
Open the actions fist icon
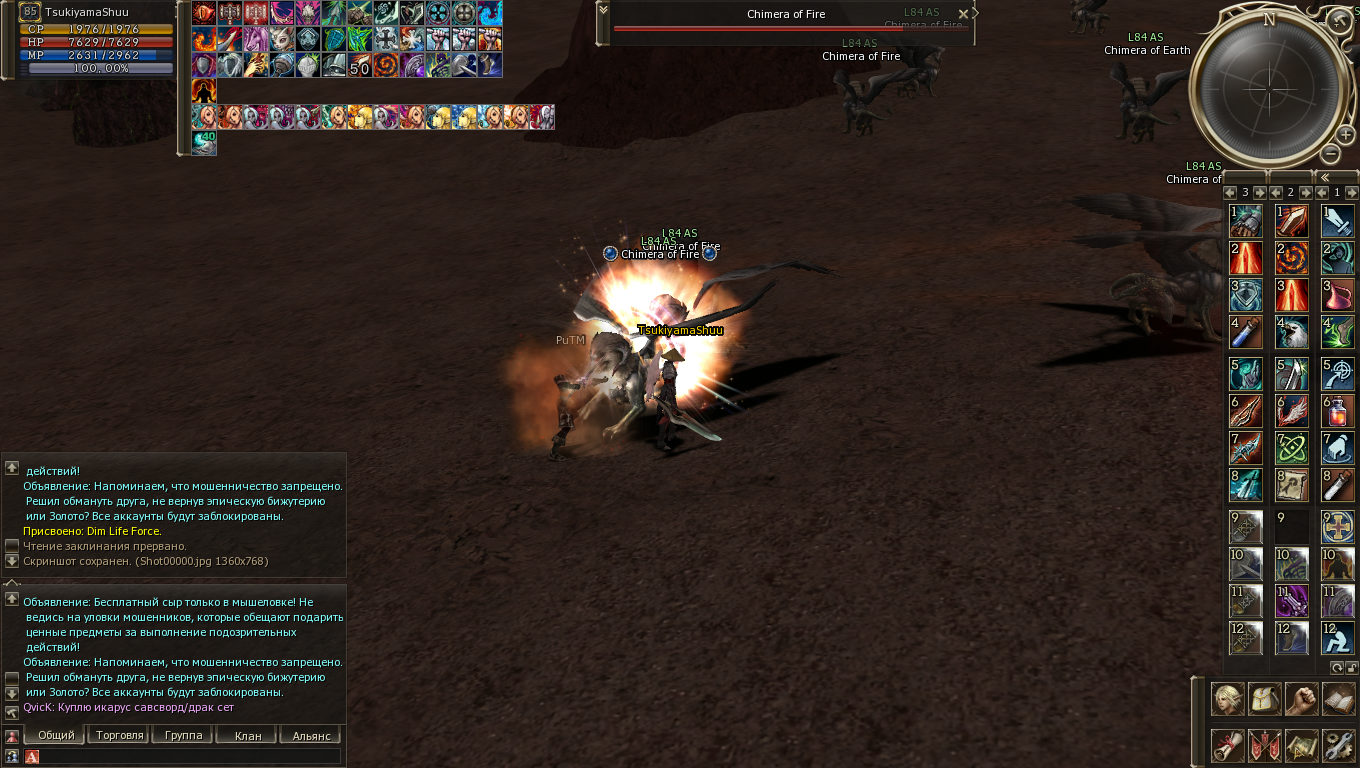(1301, 699)
